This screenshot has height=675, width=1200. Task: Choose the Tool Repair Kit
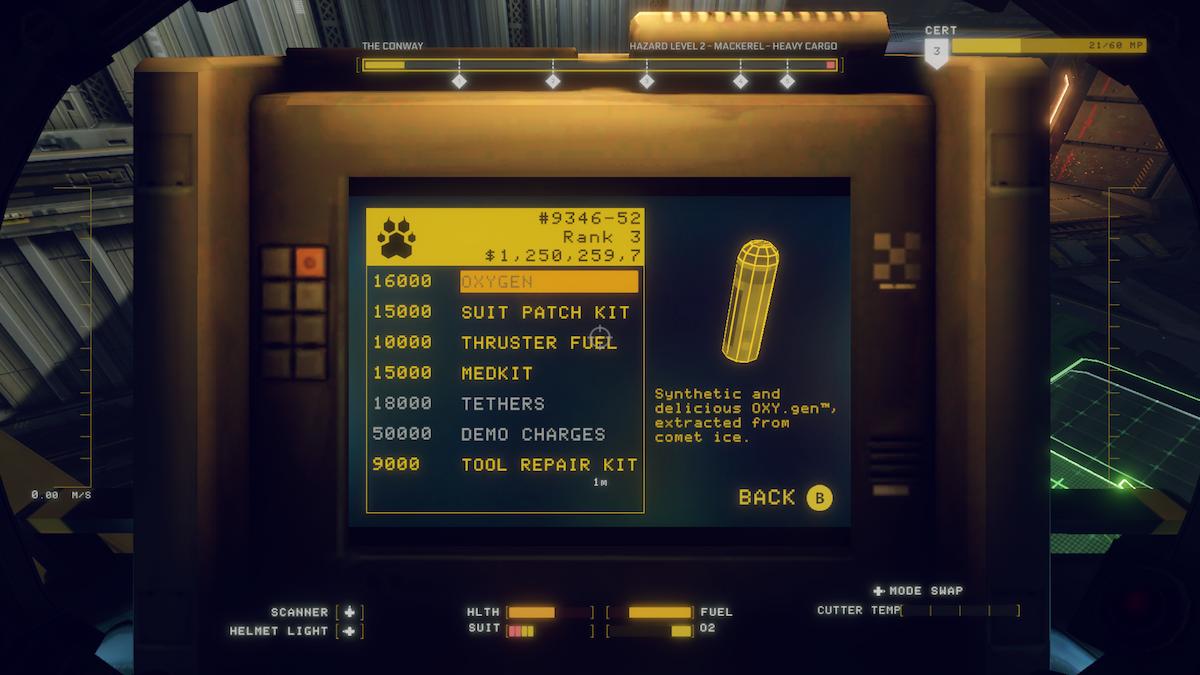(549, 465)
